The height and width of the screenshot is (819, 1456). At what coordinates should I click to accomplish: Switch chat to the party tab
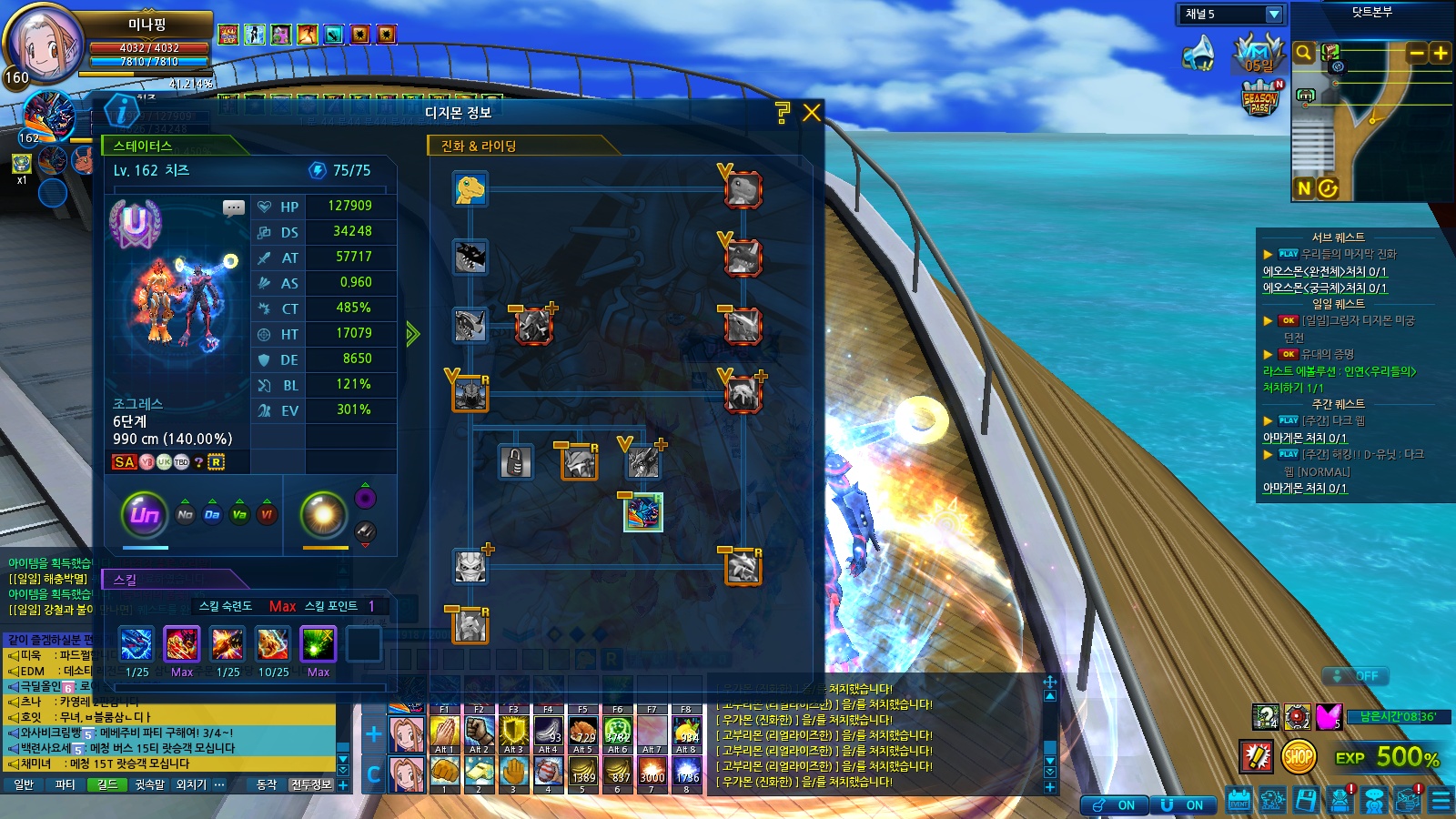pos(66,784)
